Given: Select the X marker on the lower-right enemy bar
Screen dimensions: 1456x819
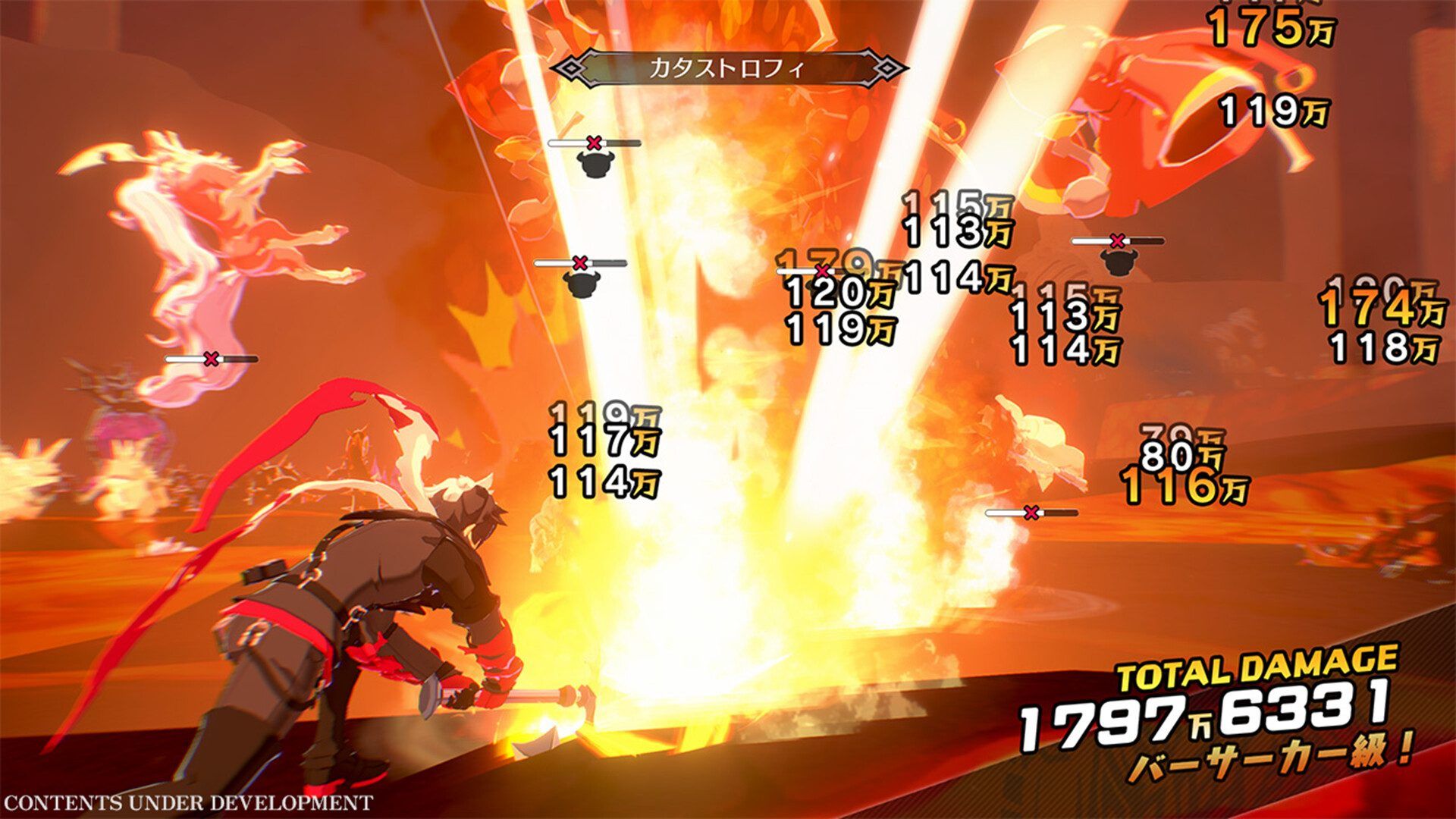Looking at the screenshot, I should pyautogui.click(x=1031, y=514).
